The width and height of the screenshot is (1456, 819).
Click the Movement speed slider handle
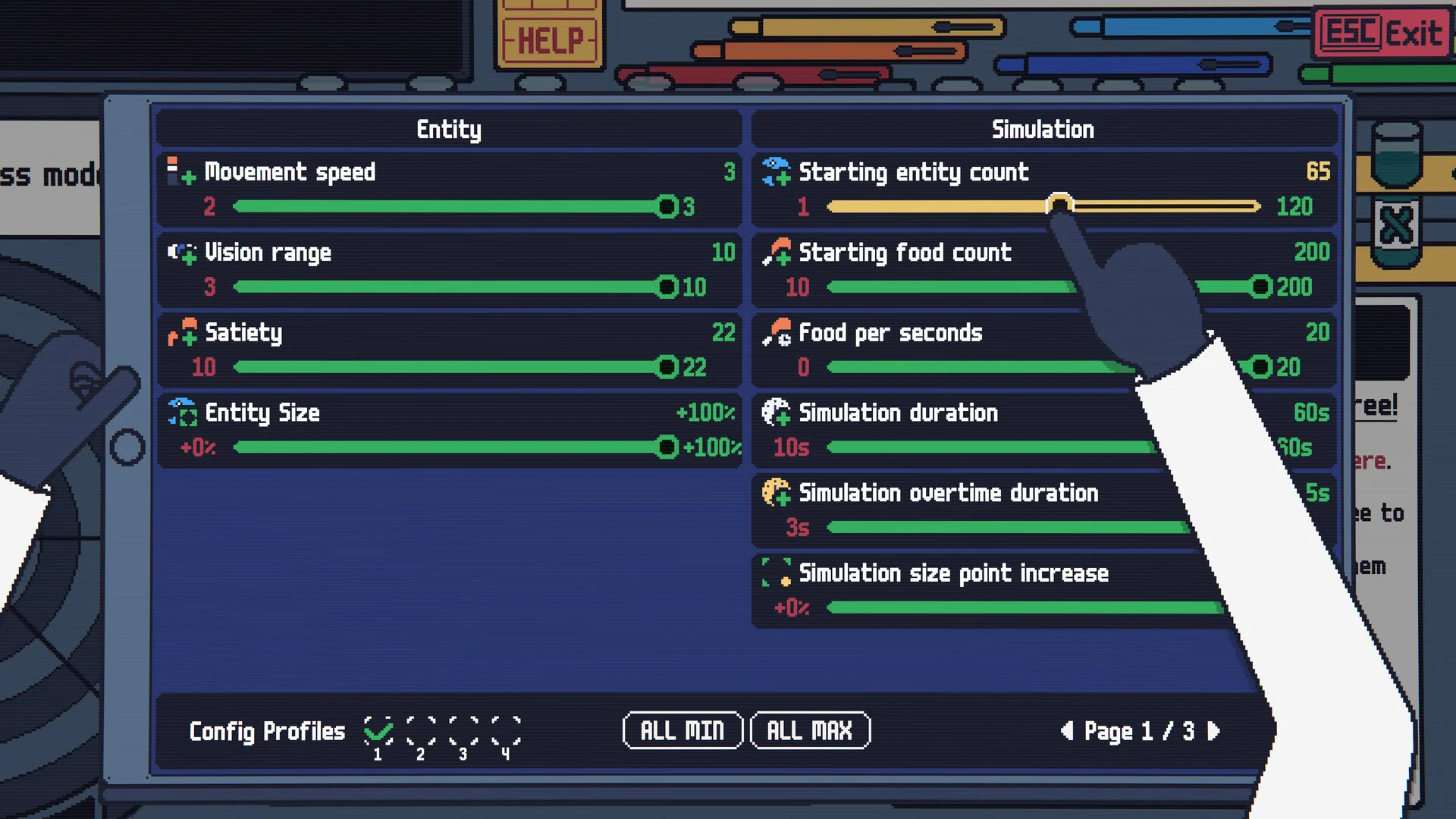coord(667,206)
